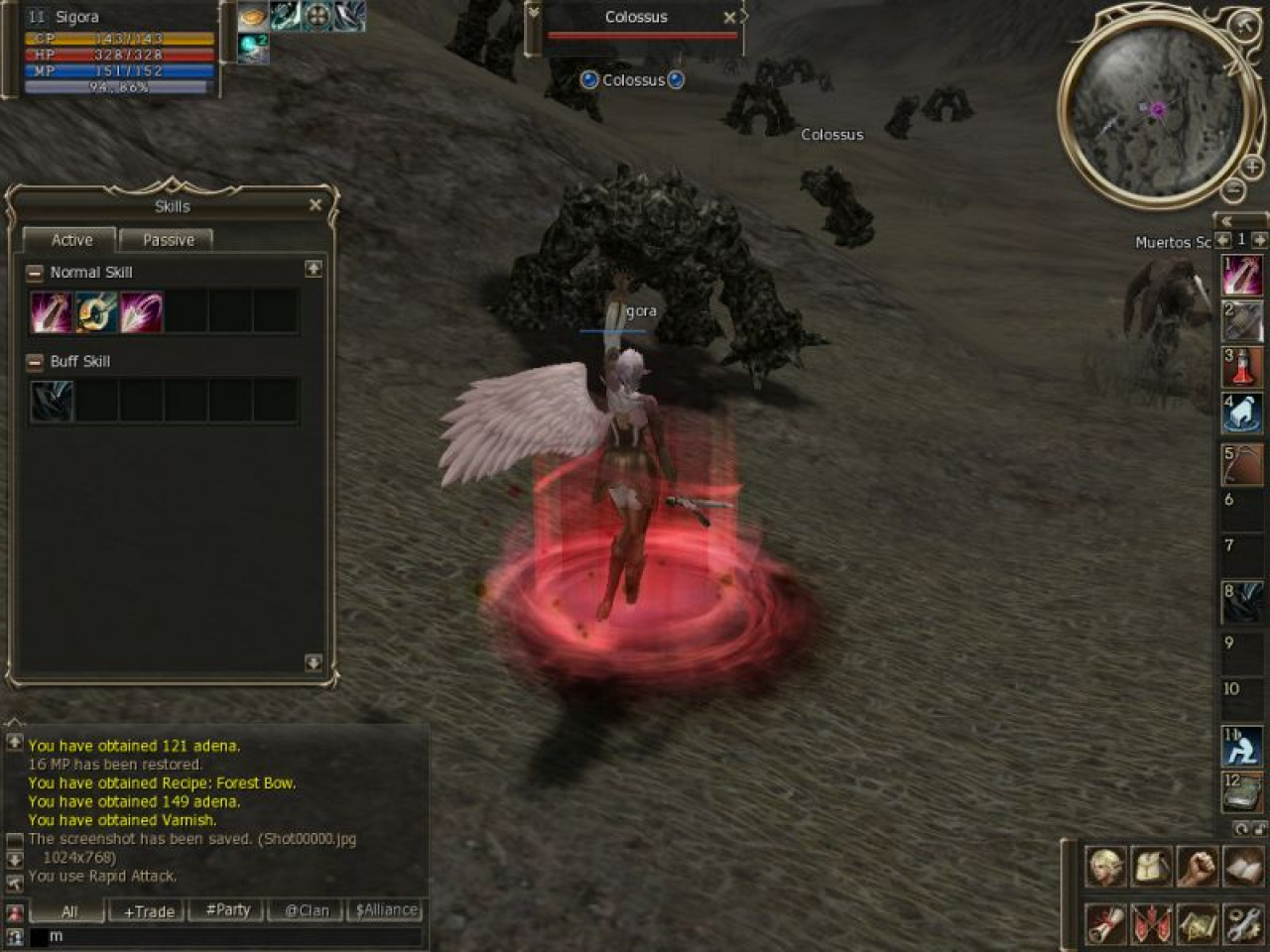
Task: Open the system wrench-and-gear menu
Action: [x=1243, y=924]
